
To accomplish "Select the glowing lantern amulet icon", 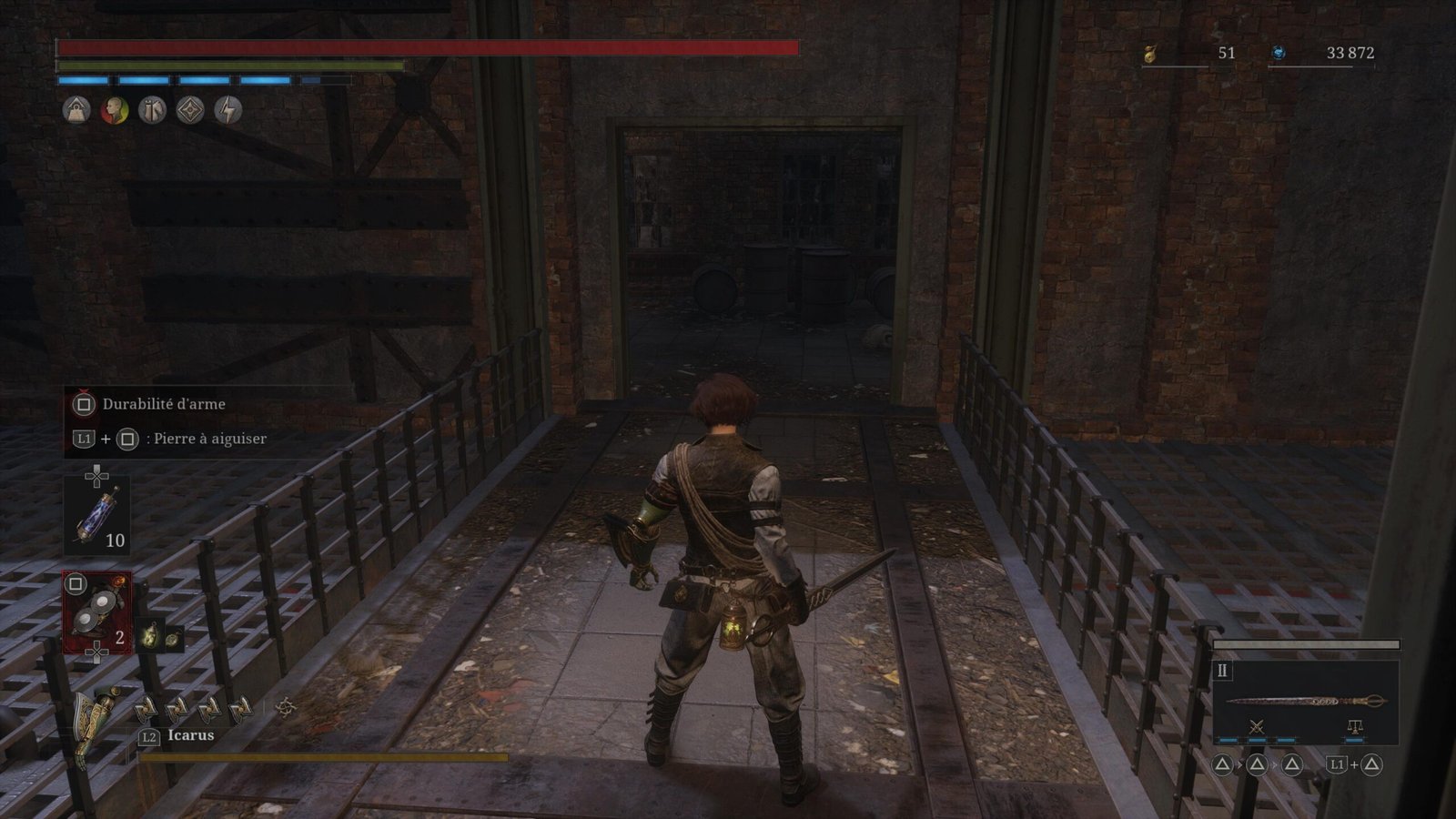I will [150, 637].
